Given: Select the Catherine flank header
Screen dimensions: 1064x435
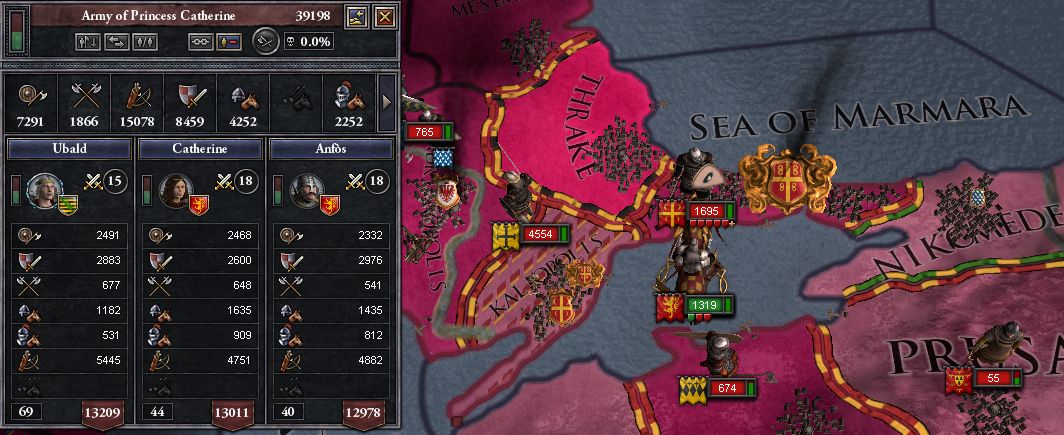Looking at the screenshot, I should tap(200, 148).
